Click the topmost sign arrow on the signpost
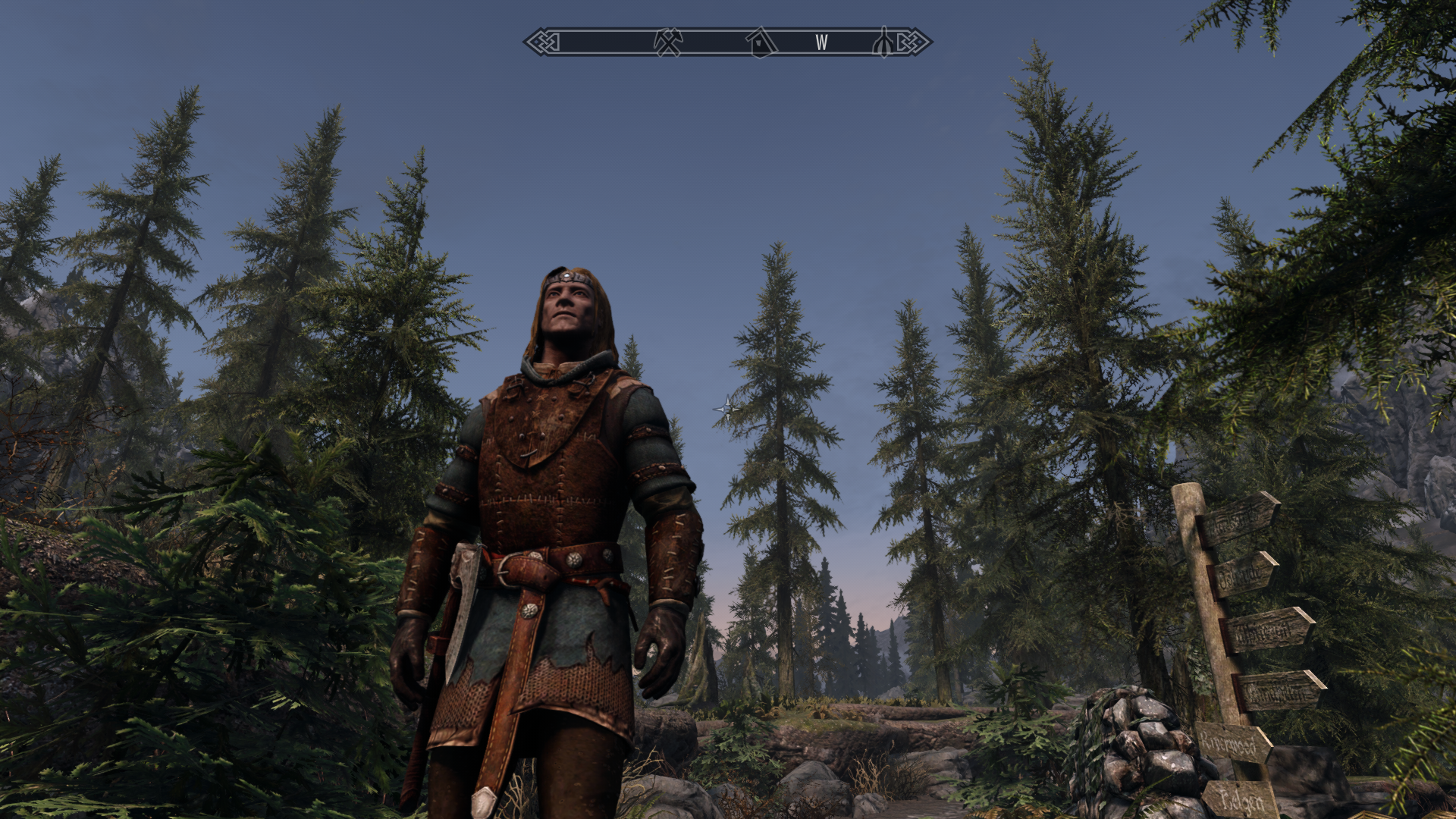 click(1241, 522)
